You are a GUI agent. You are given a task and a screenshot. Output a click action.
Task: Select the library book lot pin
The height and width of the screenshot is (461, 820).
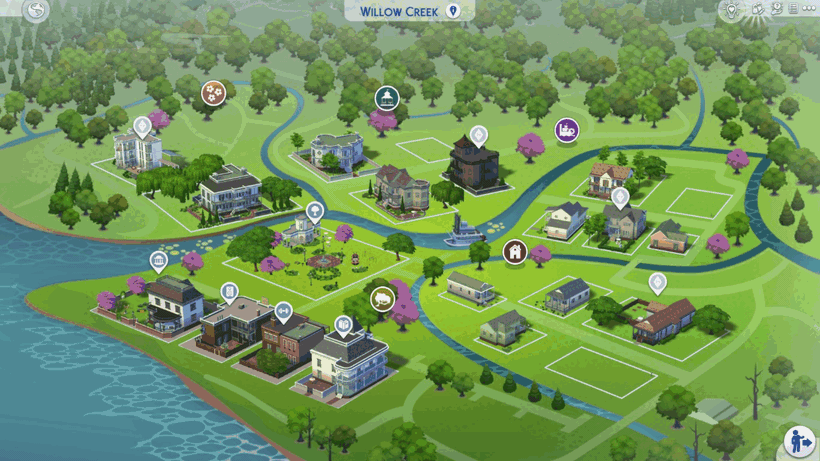click(x=343, y=325)
